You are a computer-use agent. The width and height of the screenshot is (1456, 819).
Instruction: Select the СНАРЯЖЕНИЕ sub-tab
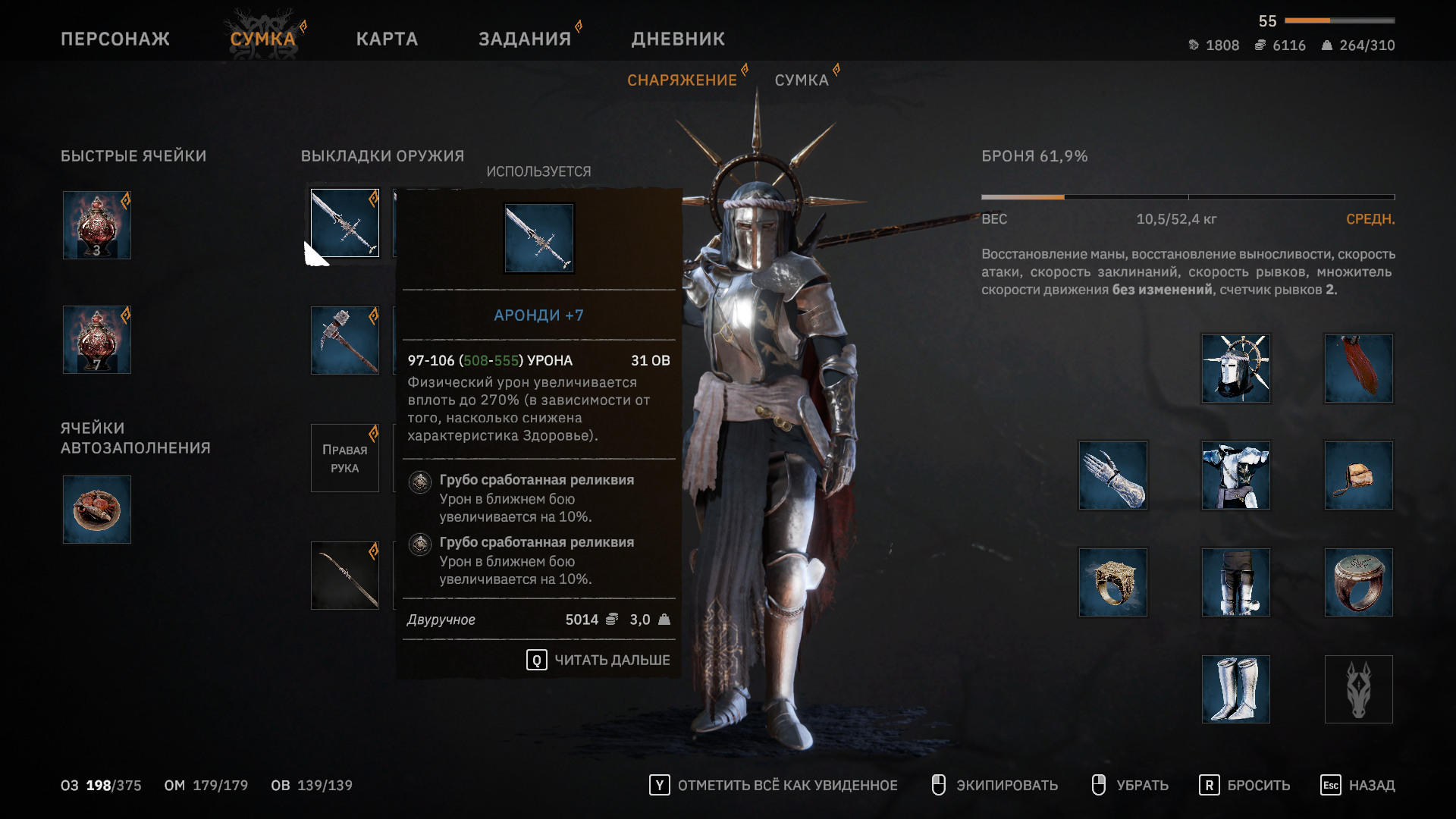click(682, 80)
